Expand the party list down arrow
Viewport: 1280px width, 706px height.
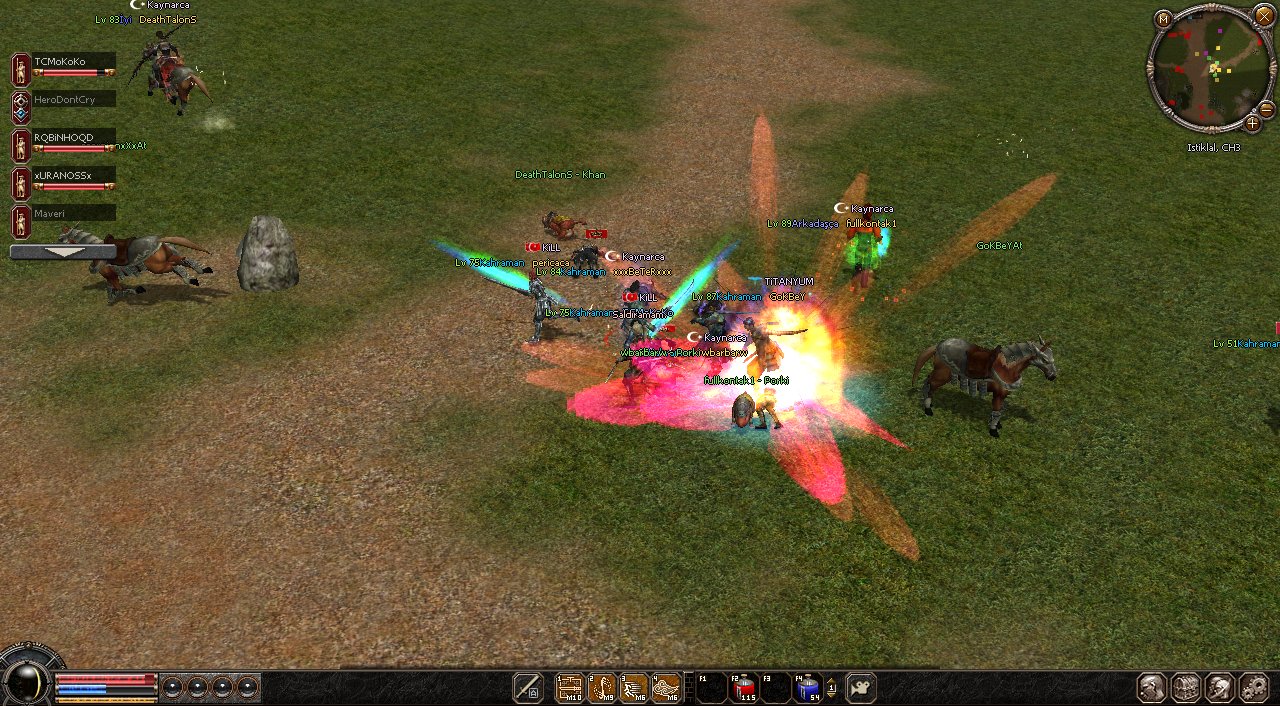62,252
